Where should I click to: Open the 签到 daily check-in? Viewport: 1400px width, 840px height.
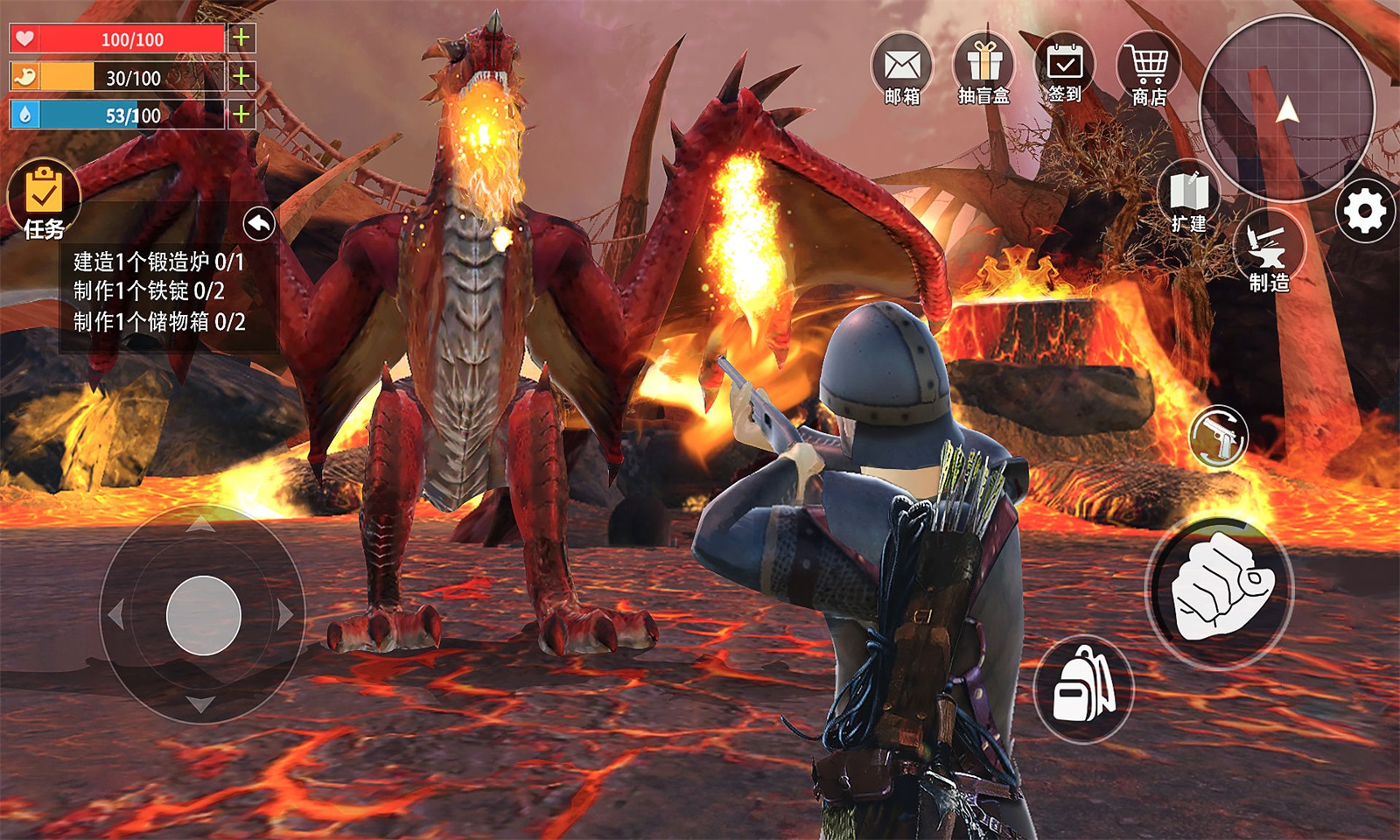click(x=1065, y=66)
